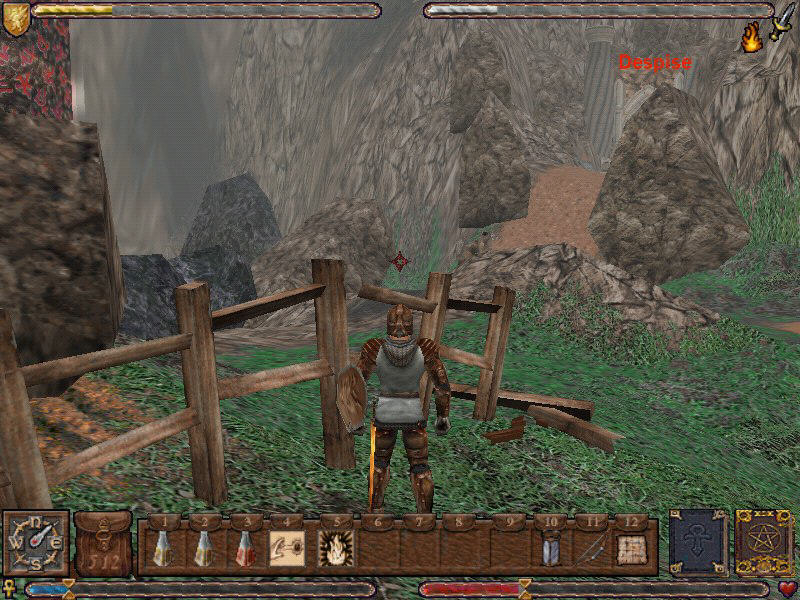Select the parchment scroll in slot 4
Screen dimensions: 800x600
pyautogui.click(x=286, y=548)
